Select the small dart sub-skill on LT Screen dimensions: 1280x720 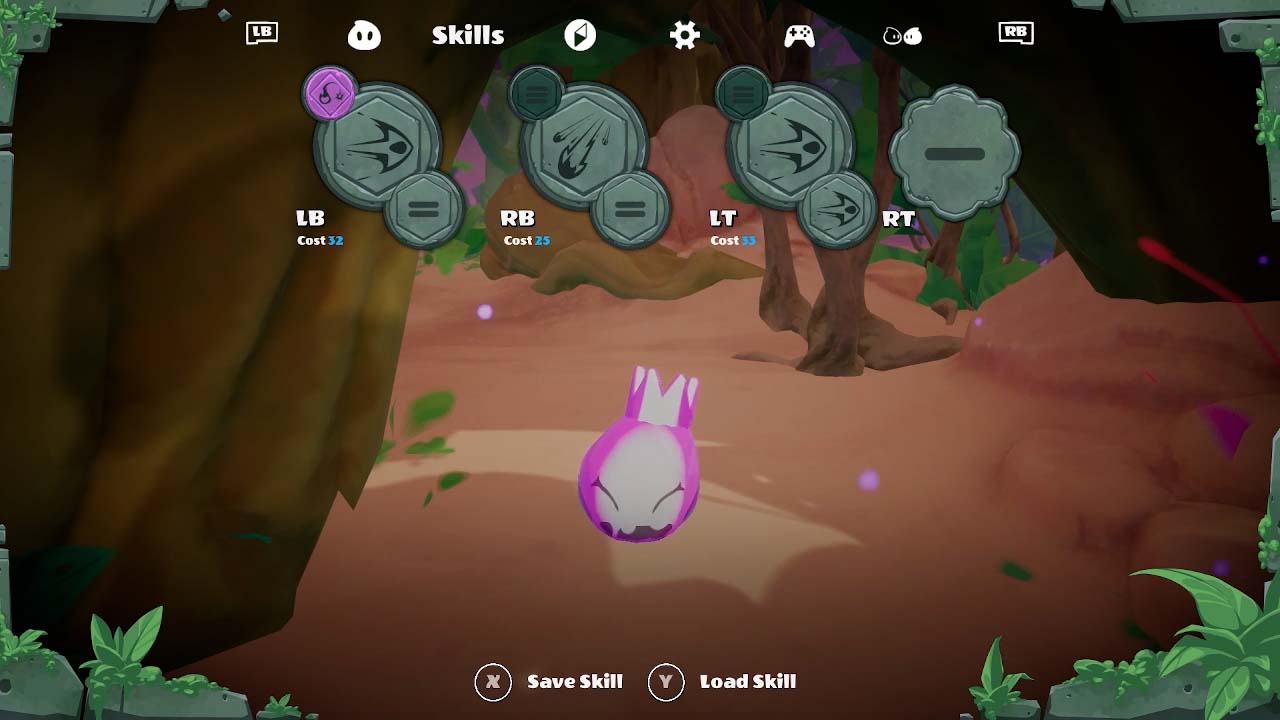pos(837,209)
